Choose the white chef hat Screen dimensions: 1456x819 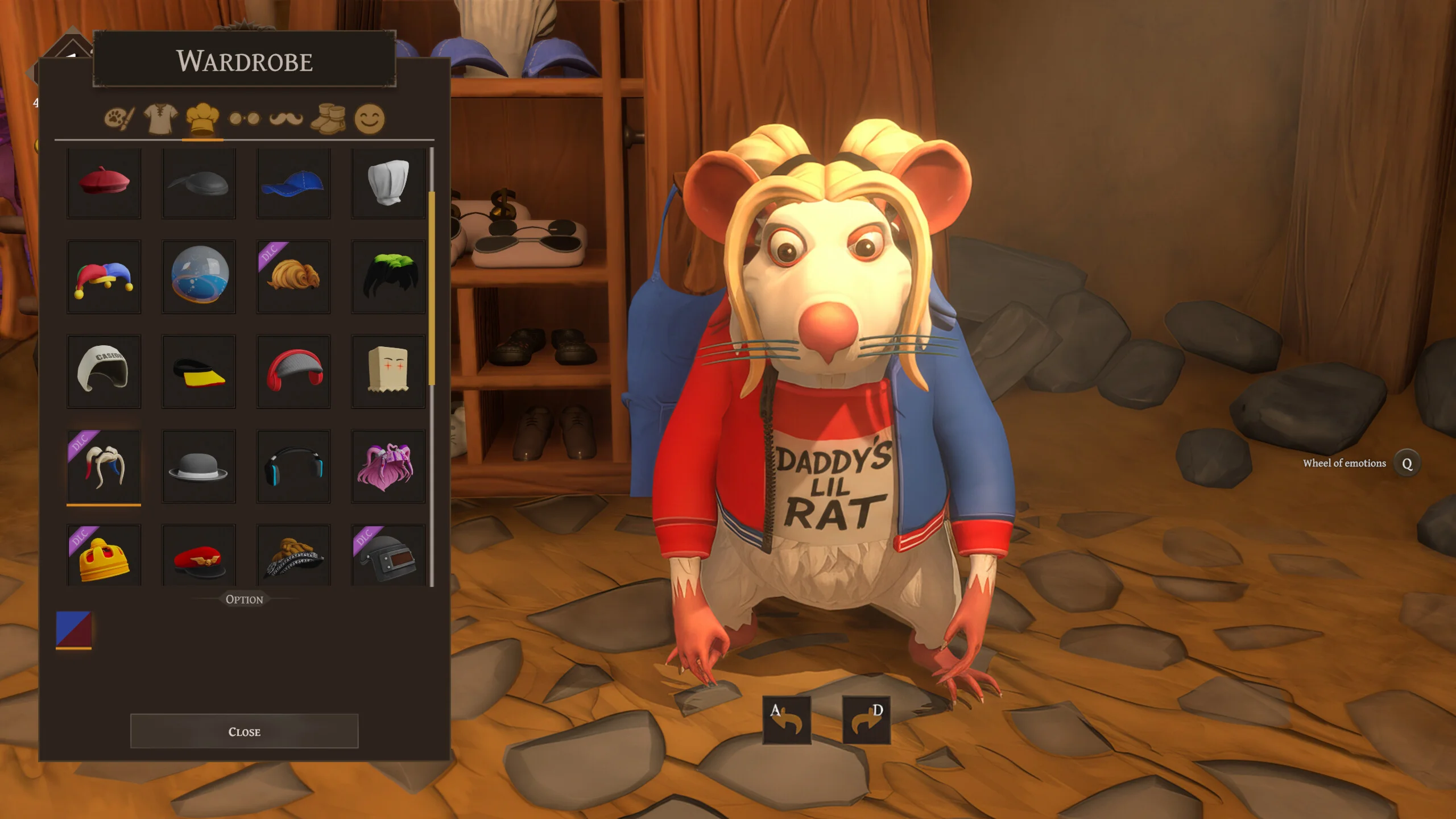coord(388,183)
